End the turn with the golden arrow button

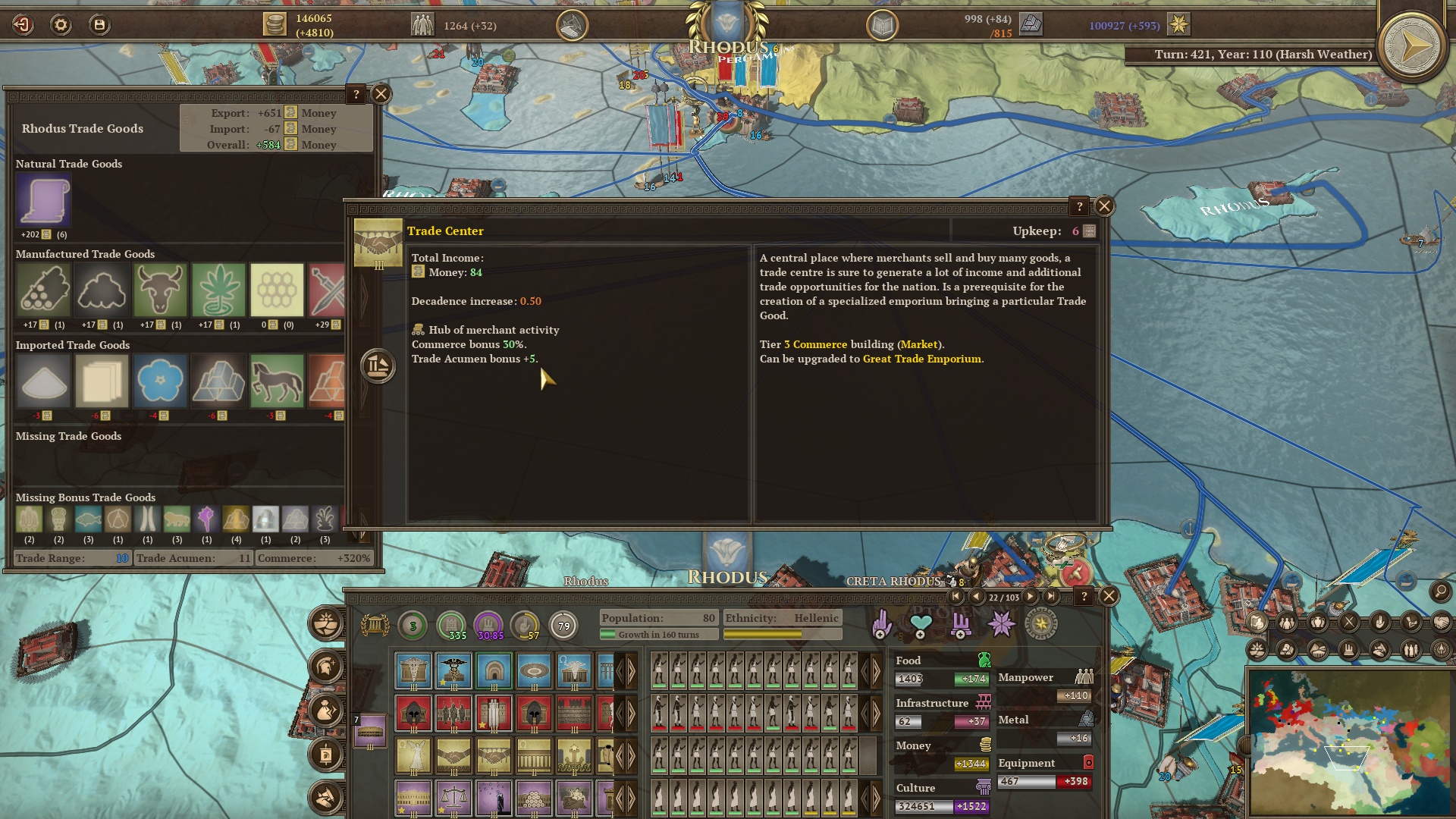click(1411, 47)
